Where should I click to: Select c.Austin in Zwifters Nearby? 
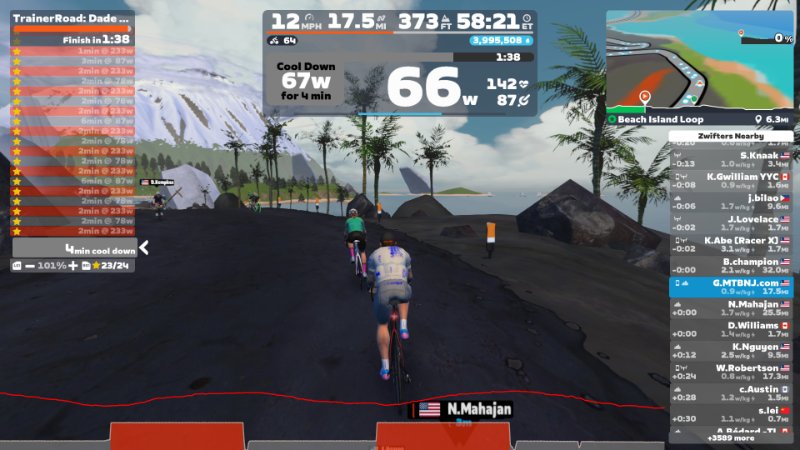click(x=731, y=393)
